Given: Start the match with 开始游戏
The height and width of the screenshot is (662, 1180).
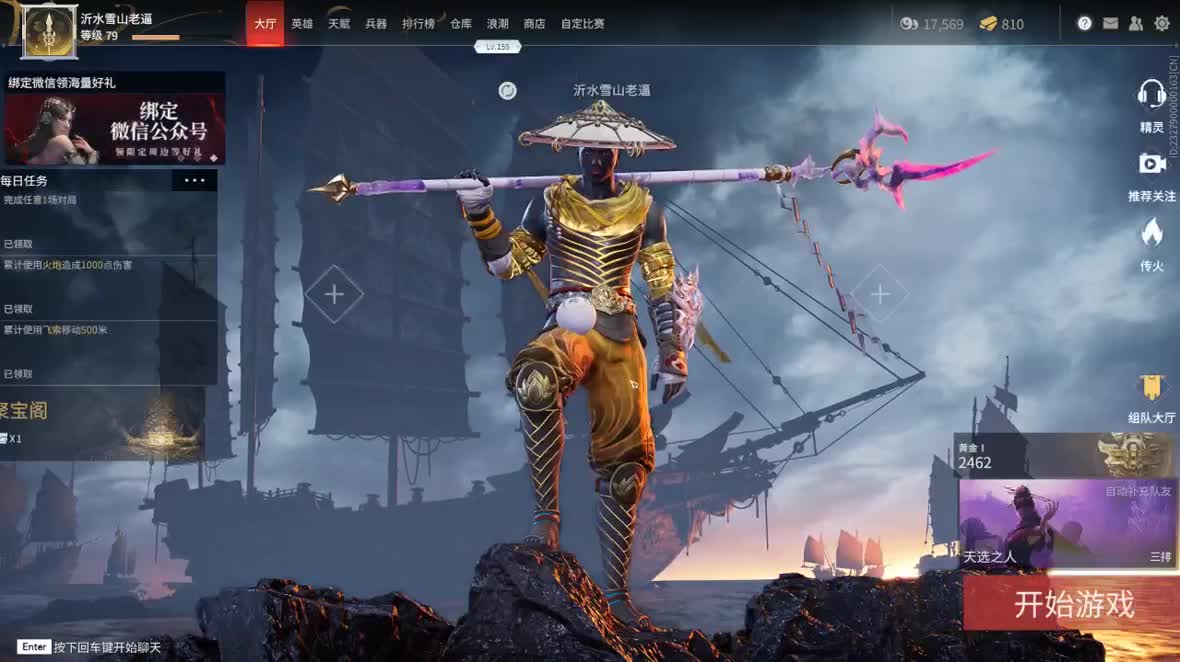Looking at the screenshot, I should click(x=1073, y=604).
